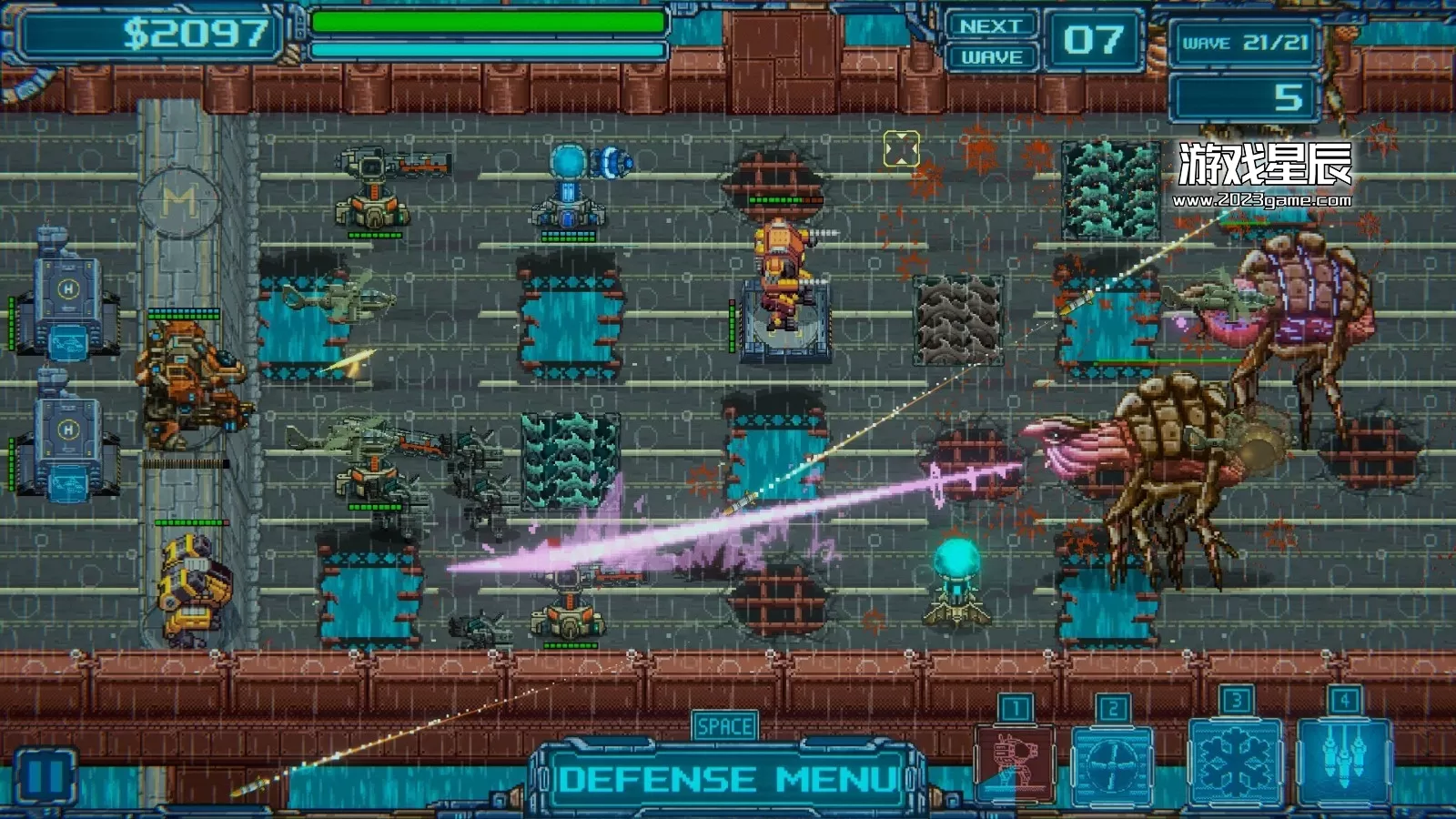
Task: Call the next wave early
Action: point(991,42)
